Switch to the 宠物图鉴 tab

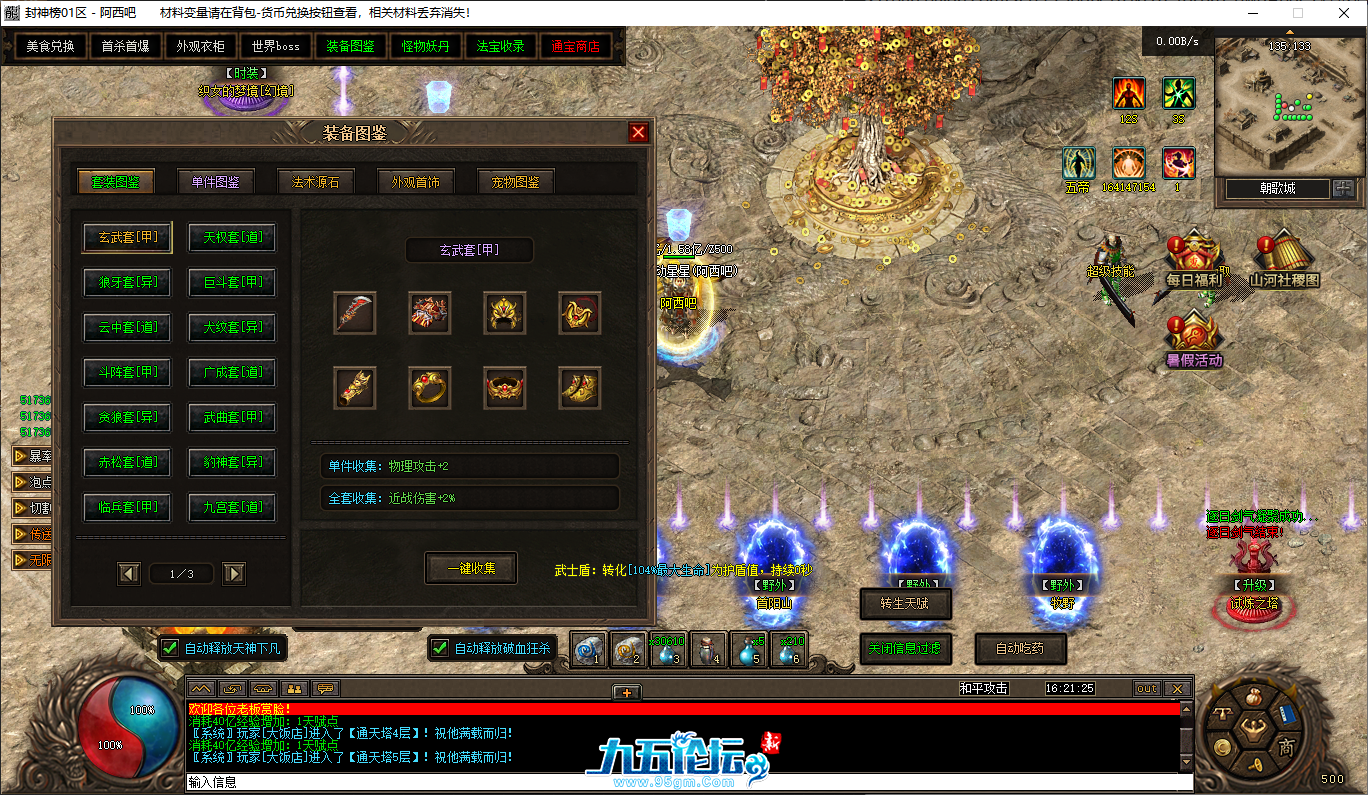[516, 182]
